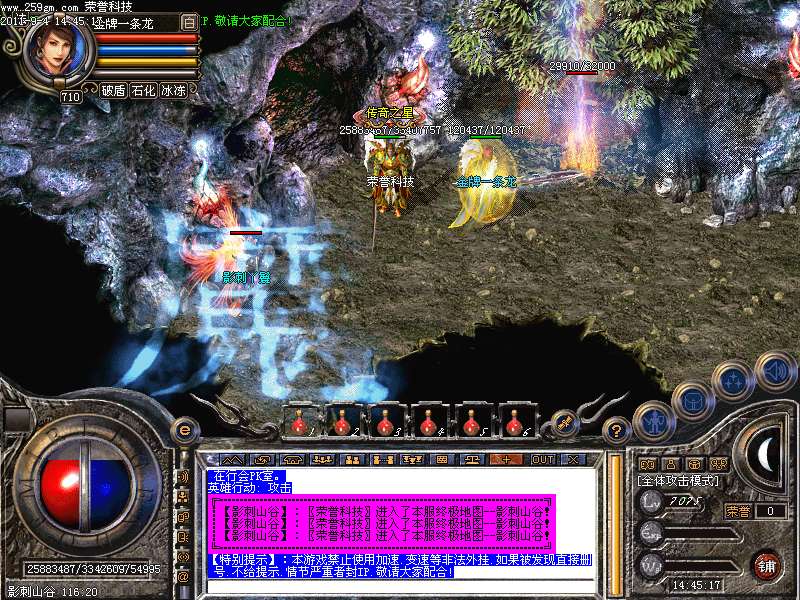The height and width of the screenshot is (600, 800).
Task: Click the 自 button beside the hero name
Action: pyautogui.click(x=190, y=22)
